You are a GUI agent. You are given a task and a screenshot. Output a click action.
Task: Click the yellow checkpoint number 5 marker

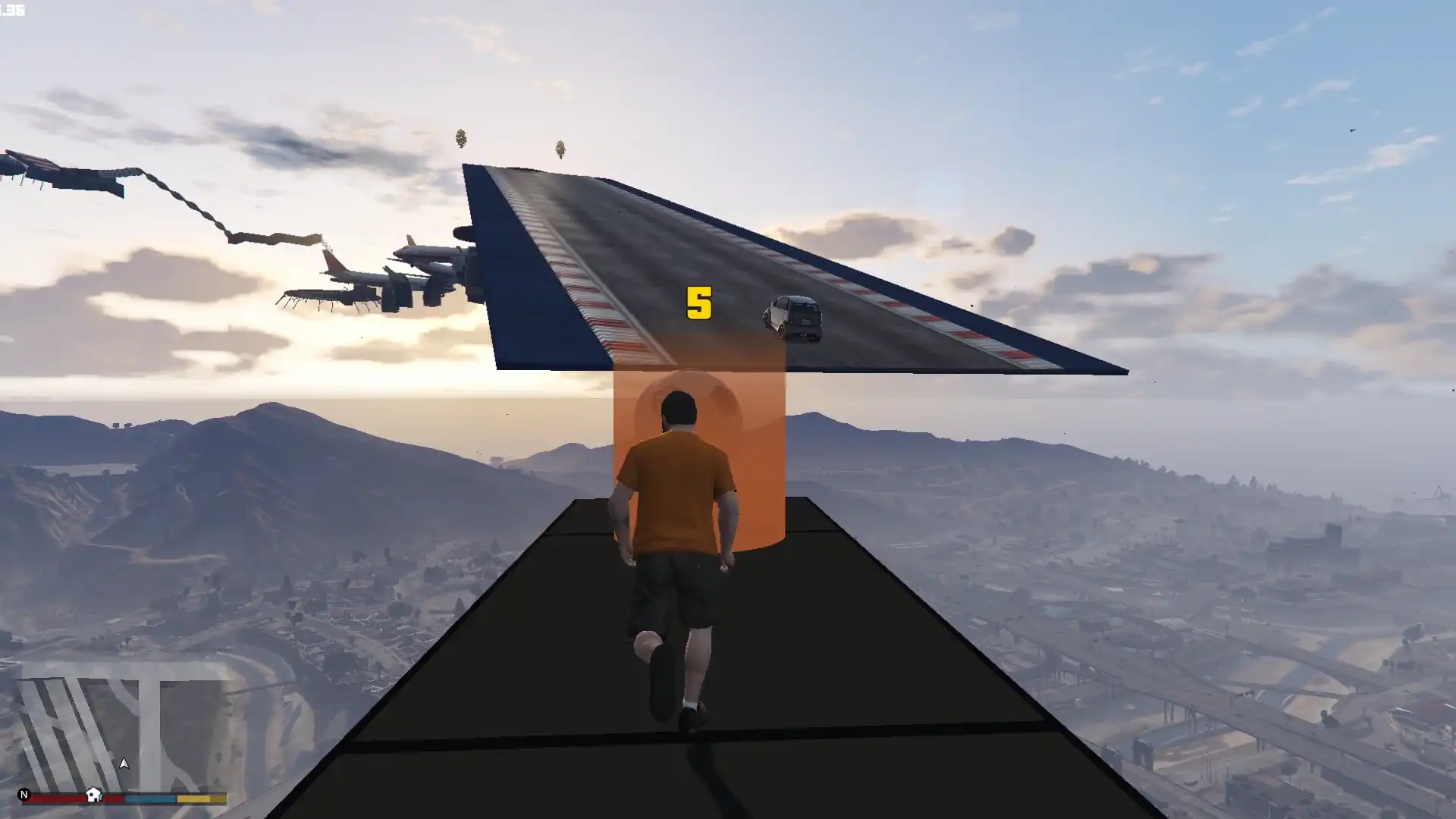coord(699,302)
